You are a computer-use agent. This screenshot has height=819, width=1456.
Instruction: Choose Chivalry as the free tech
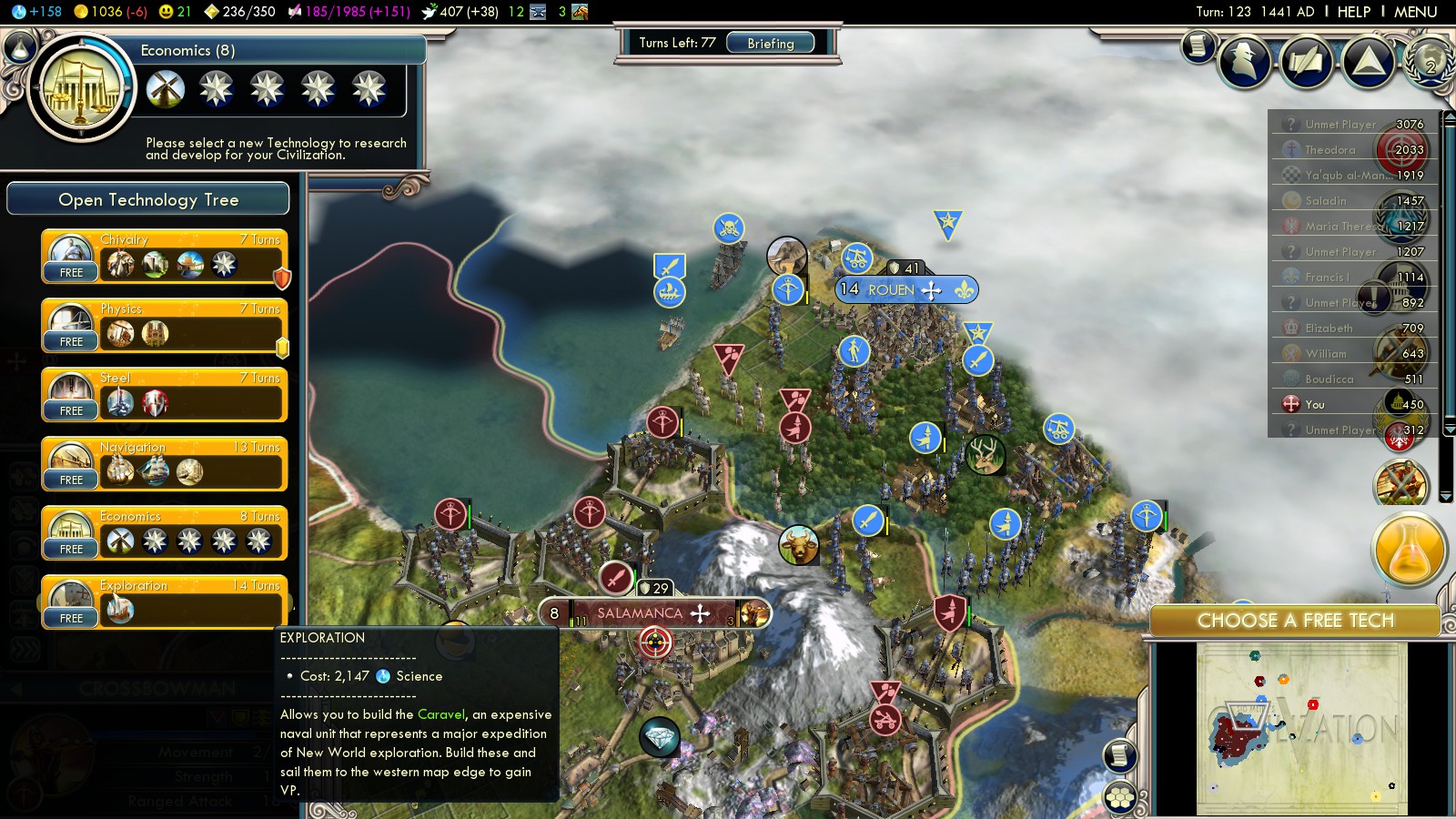[x=165, y=257]
